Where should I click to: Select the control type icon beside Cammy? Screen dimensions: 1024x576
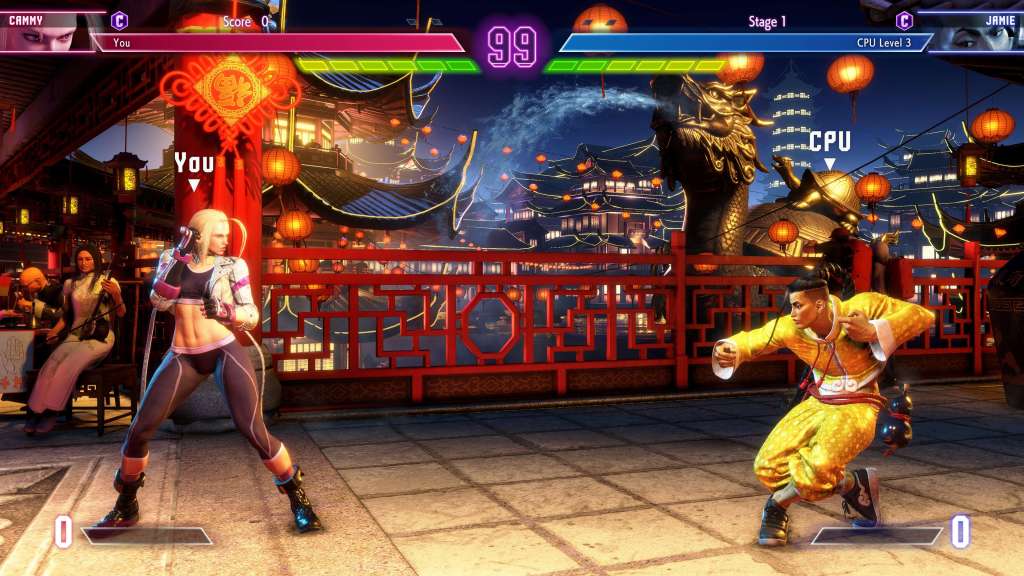click(119, 19)
